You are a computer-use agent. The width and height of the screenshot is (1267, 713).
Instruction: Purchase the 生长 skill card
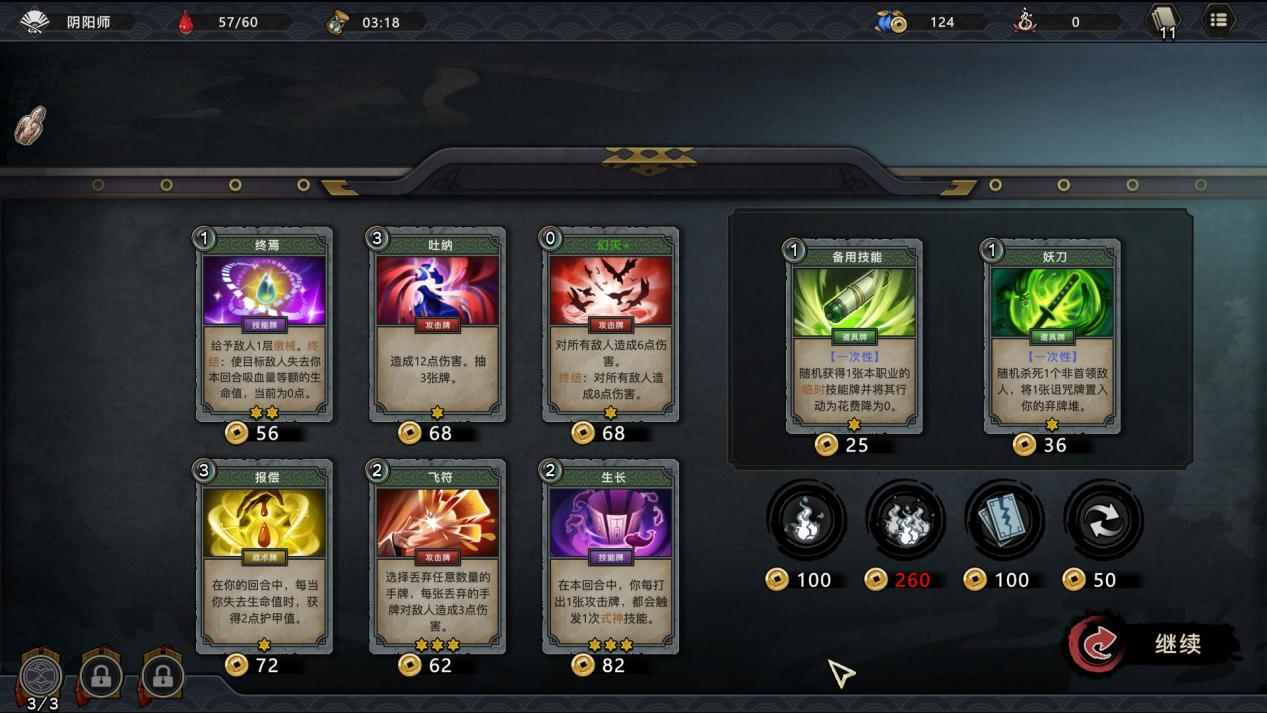(612, 556)
